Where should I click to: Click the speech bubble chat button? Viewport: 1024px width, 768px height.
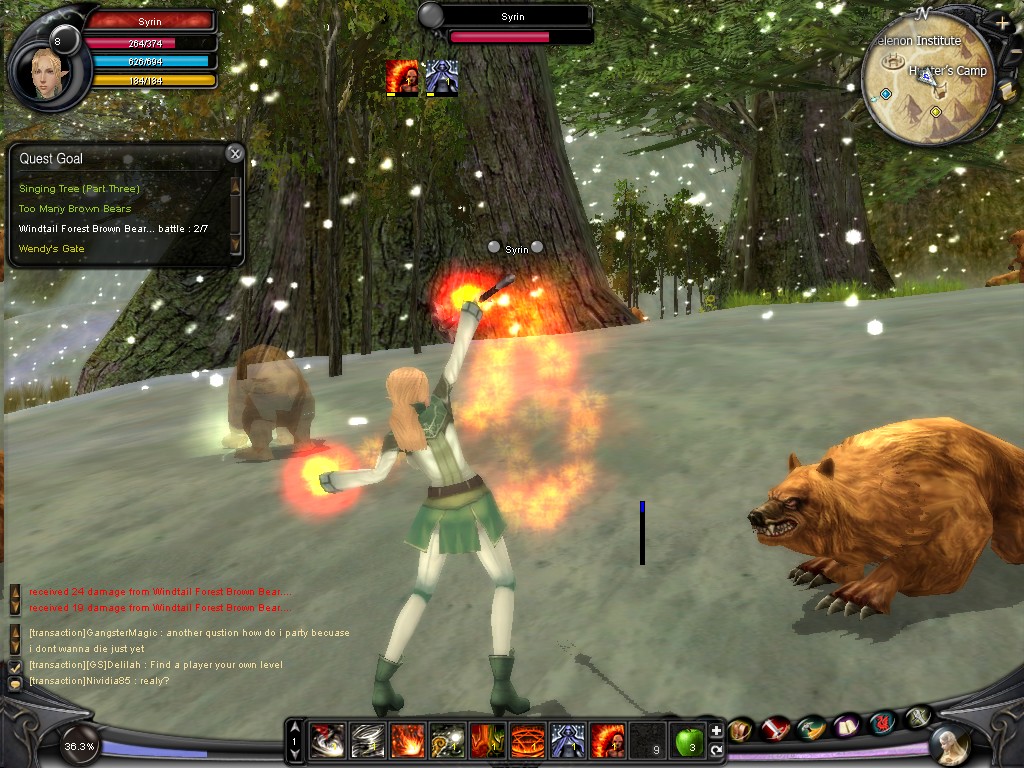click(15, 684)
